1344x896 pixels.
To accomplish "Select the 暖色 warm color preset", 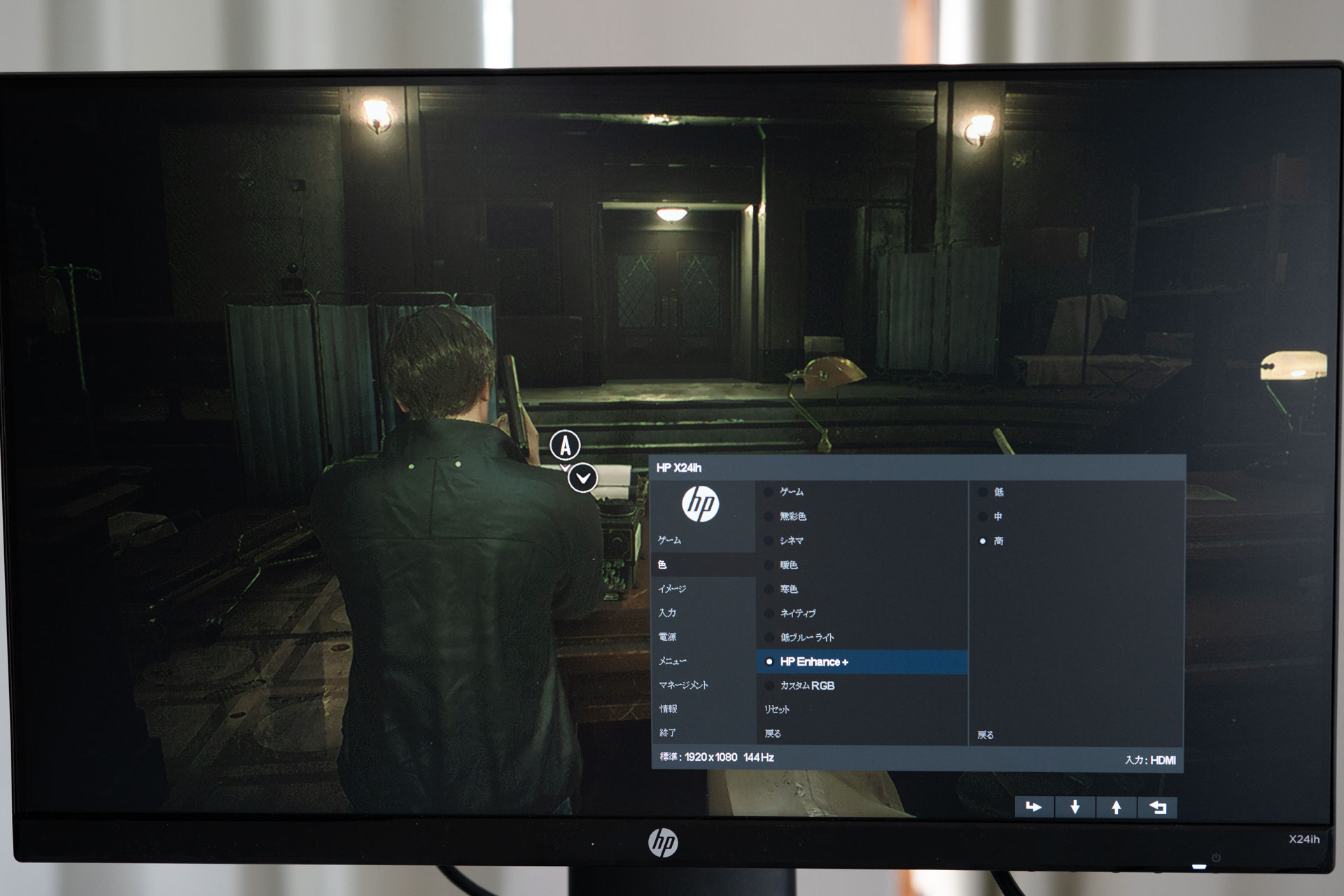I will (789, 565).
